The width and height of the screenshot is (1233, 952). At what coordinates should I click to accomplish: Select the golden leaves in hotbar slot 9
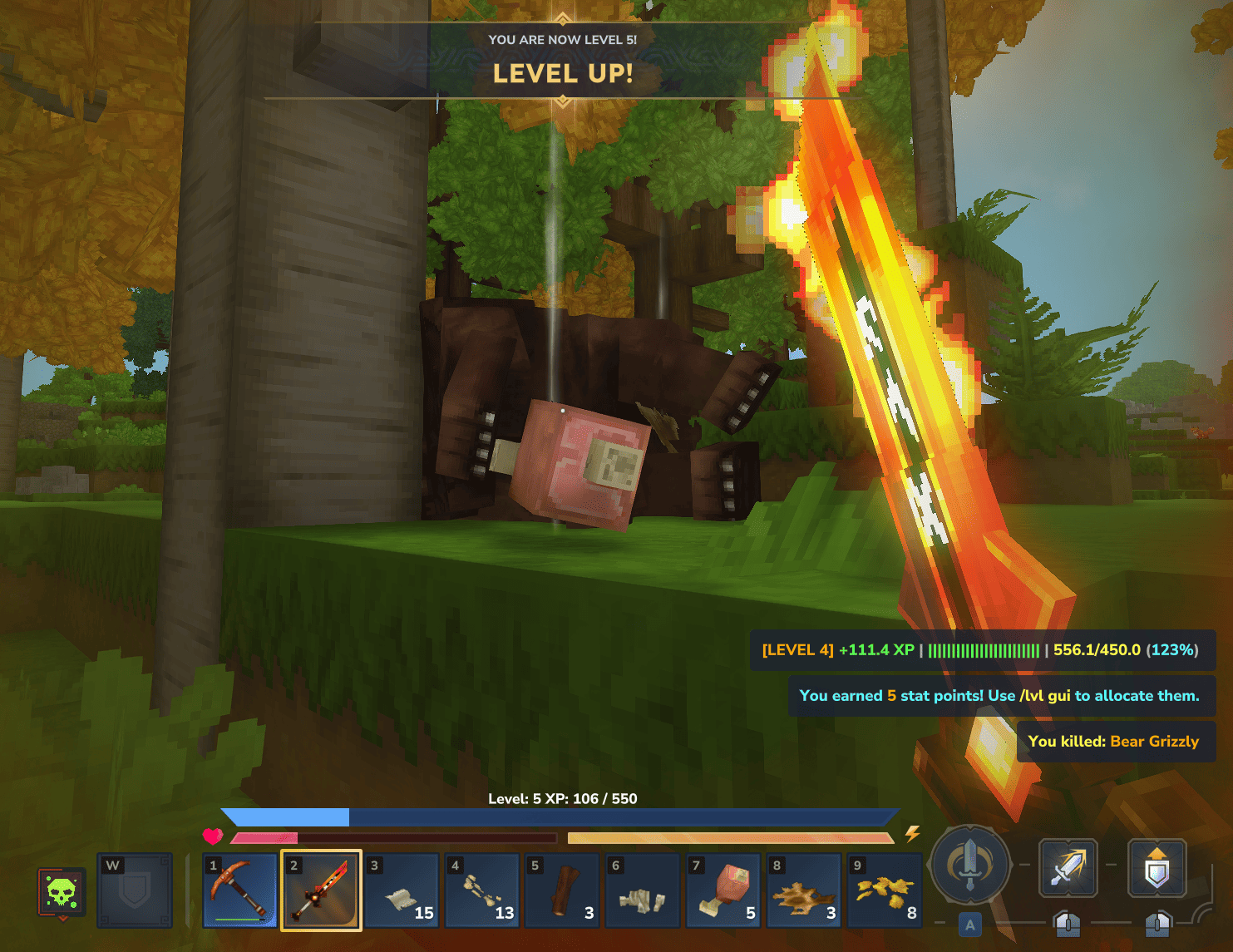[885, 891]
